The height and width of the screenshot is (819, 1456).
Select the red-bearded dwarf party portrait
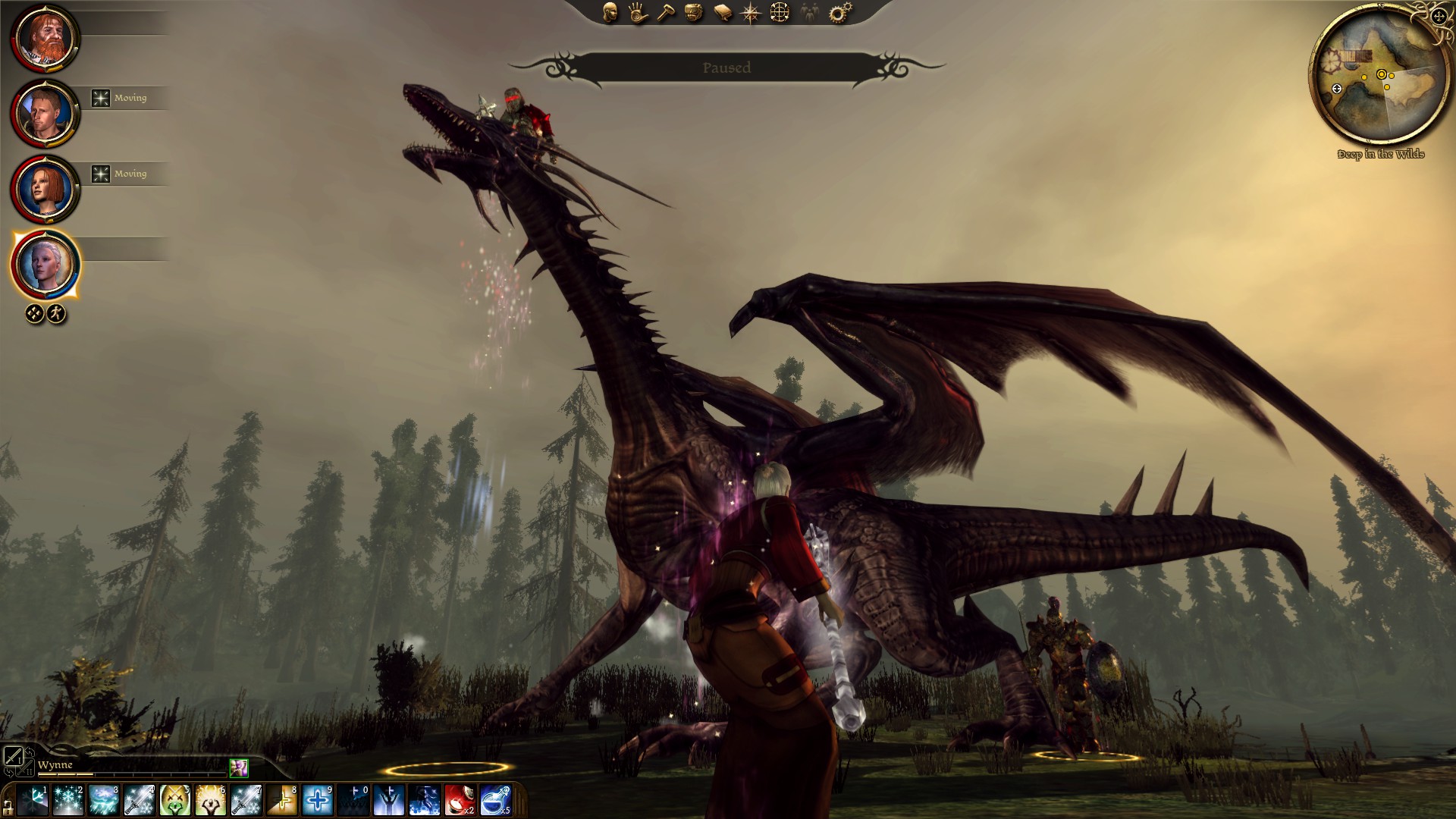pyautogui.click(x=45, y=38)
